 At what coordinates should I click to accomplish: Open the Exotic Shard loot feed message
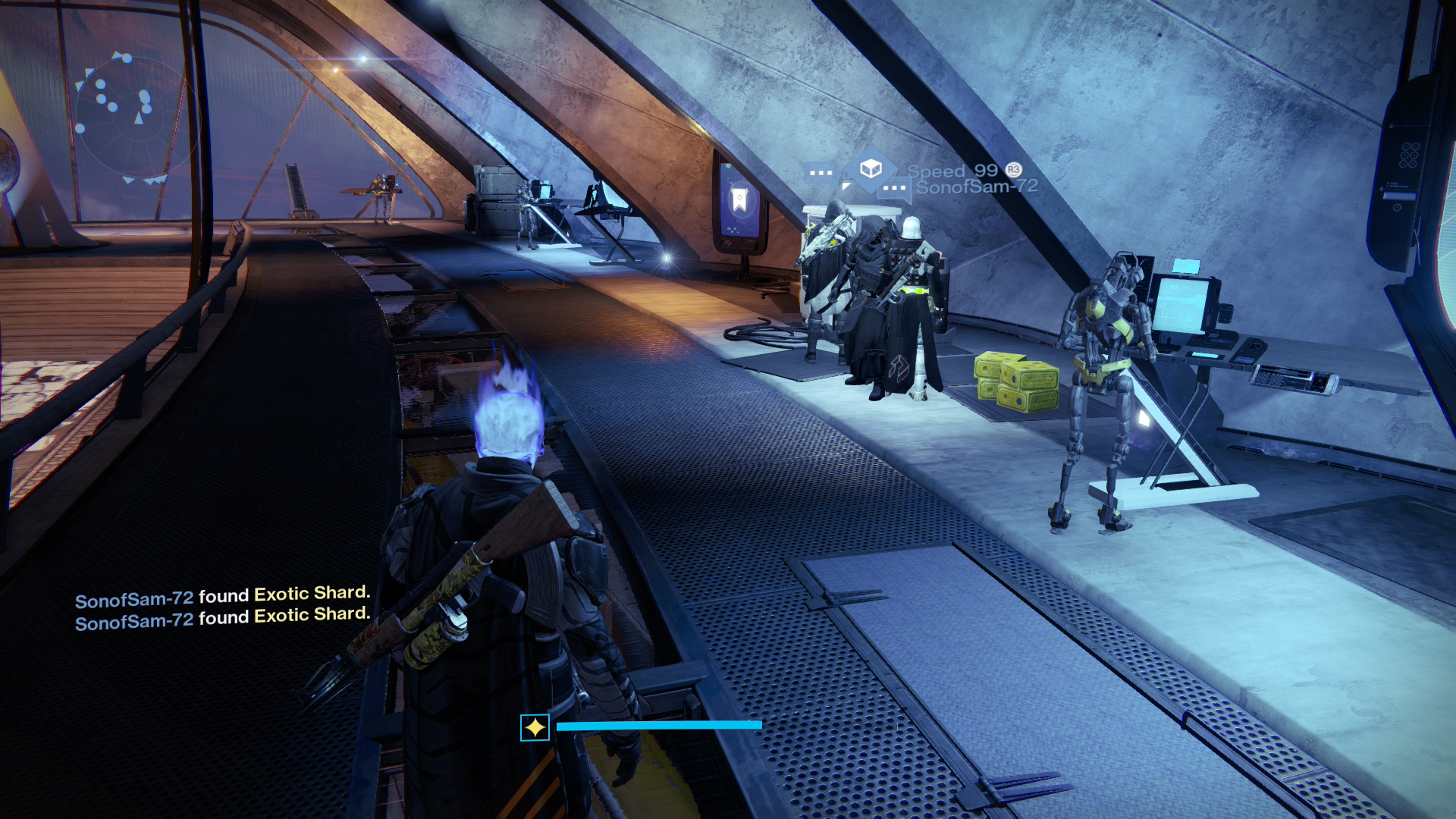pos(222,595)
